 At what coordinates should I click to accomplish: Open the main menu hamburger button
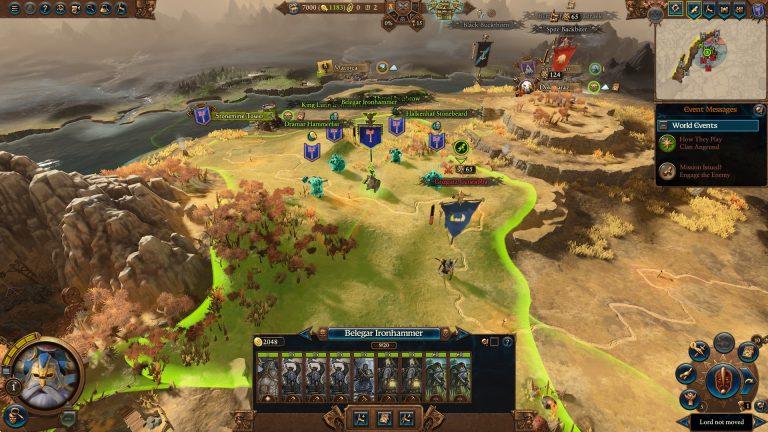tap(14, 9)
